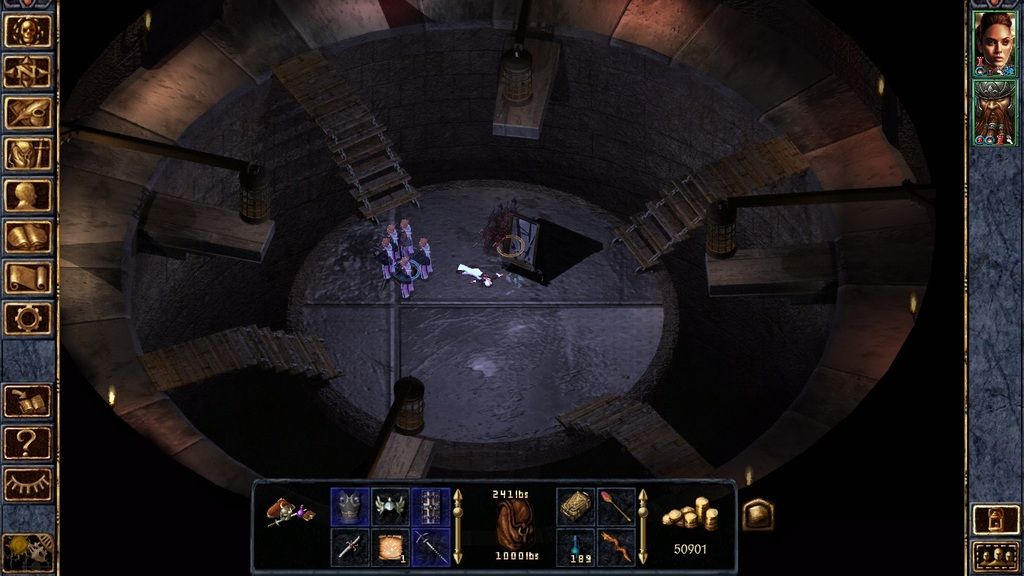Click the question mark help button
Image resolution: width=1024 pixels, height=576 pixels.
28,441
